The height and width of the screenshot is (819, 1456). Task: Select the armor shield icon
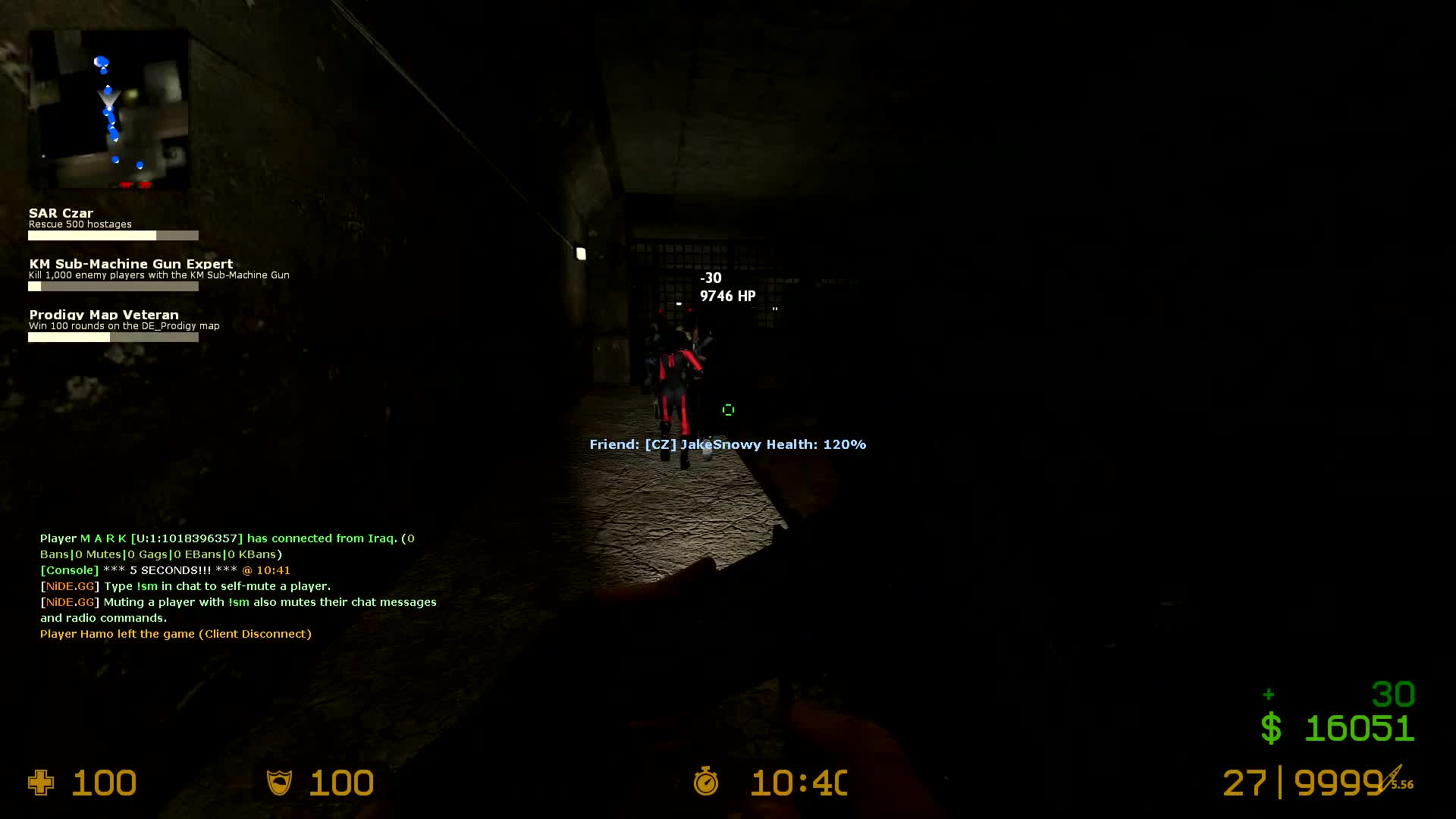point(280,783)
